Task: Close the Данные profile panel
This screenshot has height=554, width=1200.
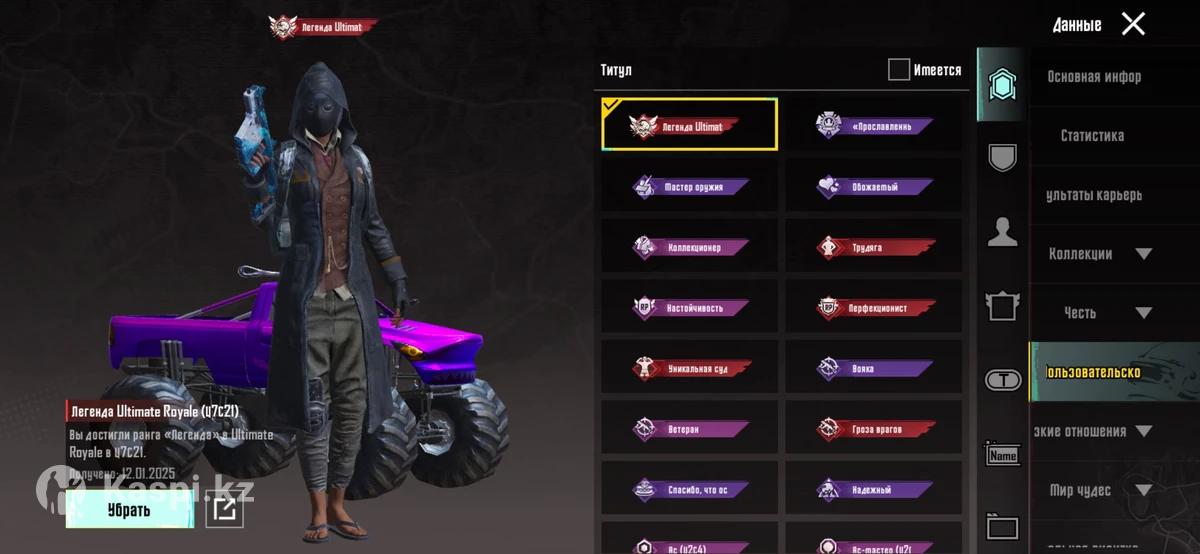Action: (x=1133, y=24)
